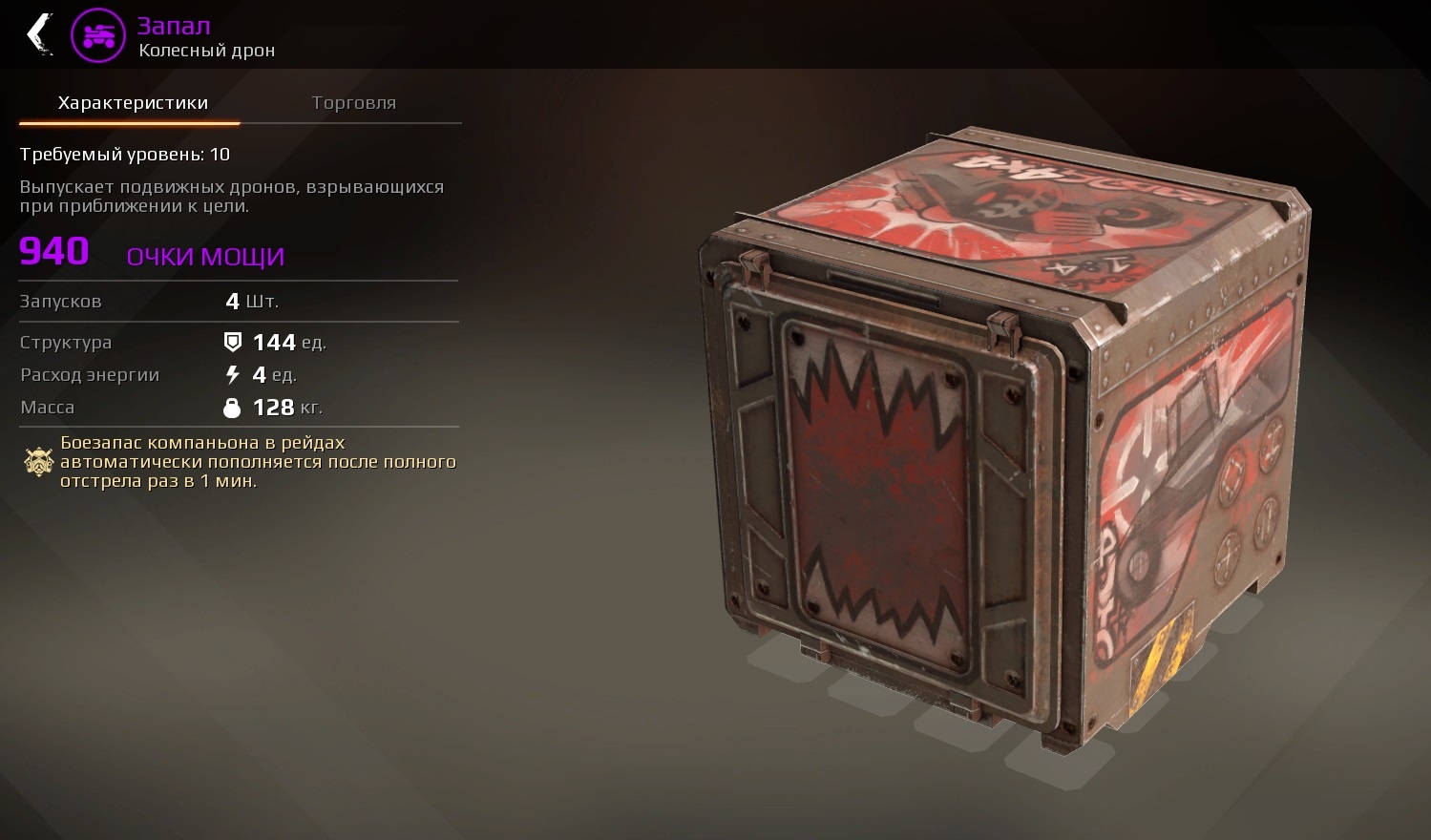Select the Характеристики tab
Screen dimensions: 1431x840
pos(132,102)
